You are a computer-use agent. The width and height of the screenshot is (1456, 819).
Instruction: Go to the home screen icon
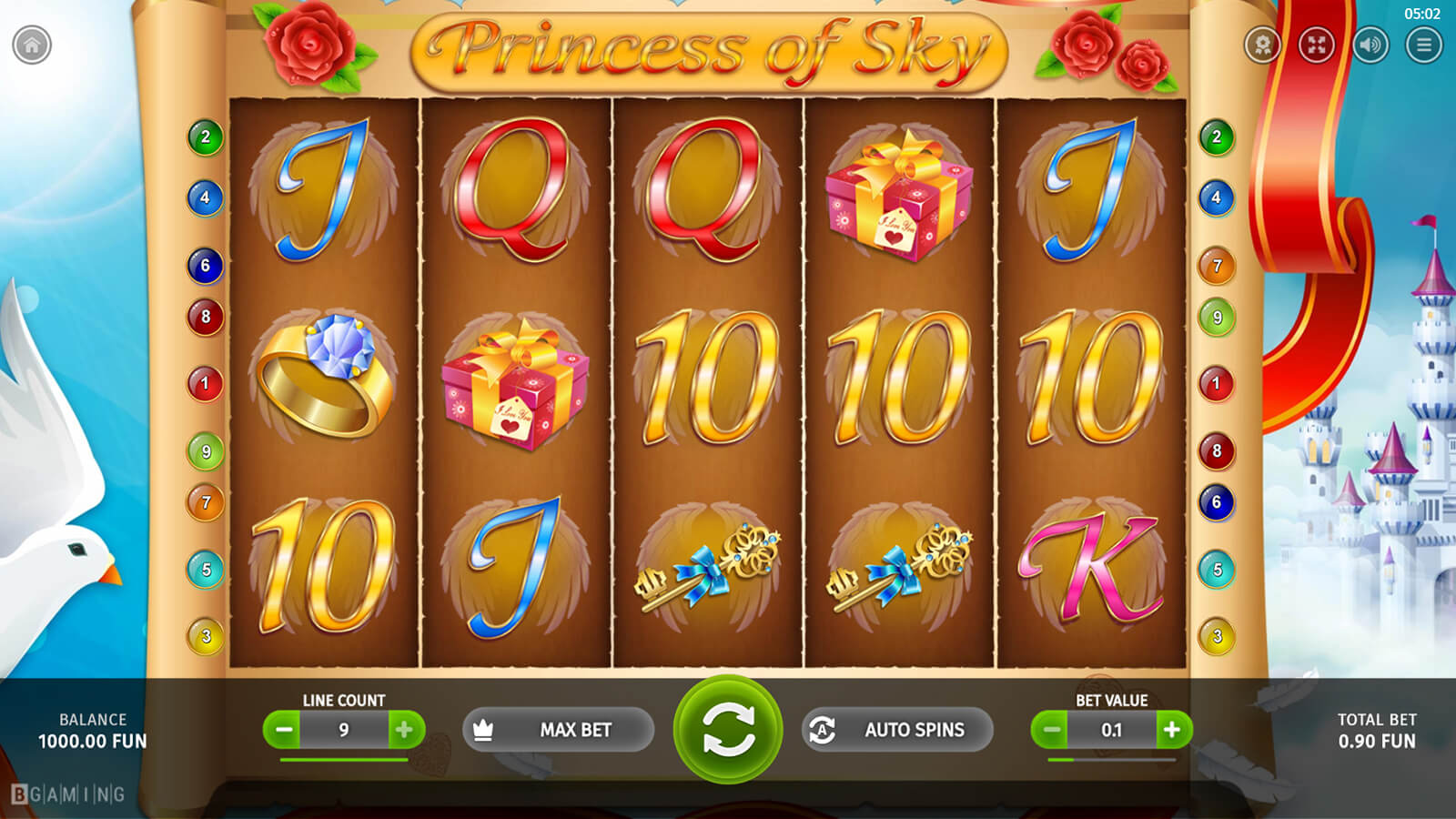pyautogui.click(x=32, y=45)
